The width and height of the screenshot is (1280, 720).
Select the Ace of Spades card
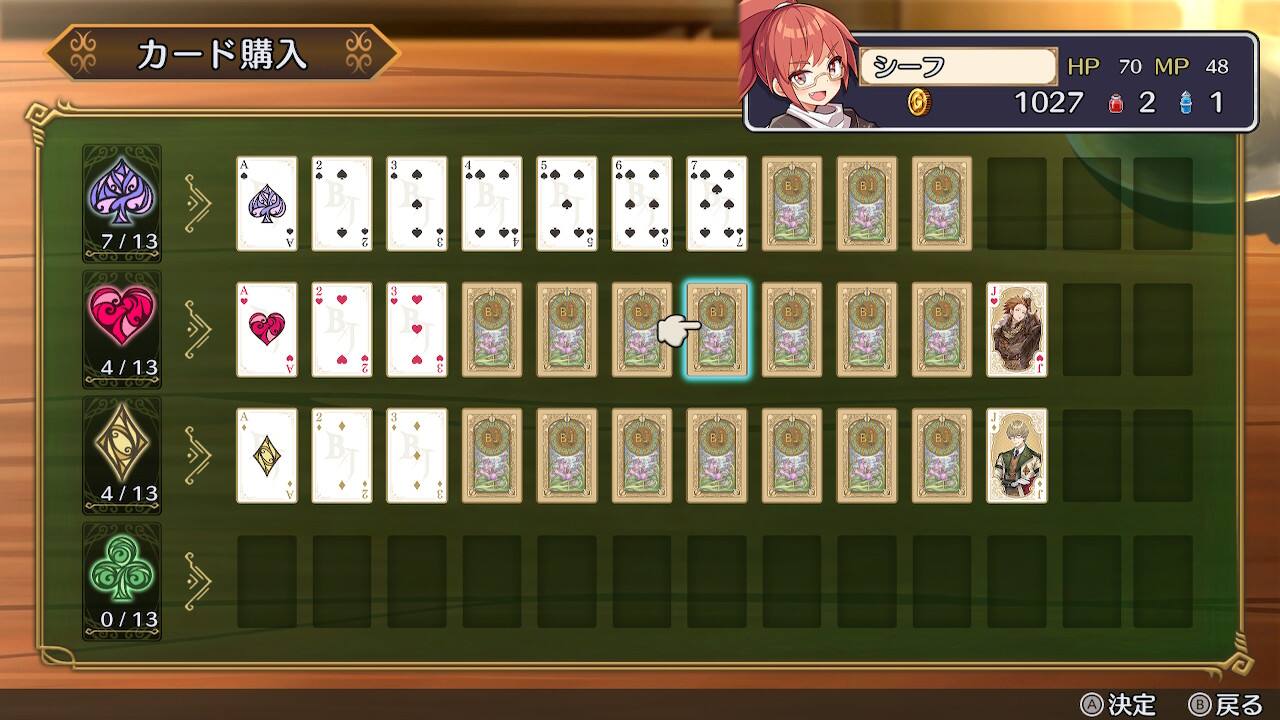[267, 203]
